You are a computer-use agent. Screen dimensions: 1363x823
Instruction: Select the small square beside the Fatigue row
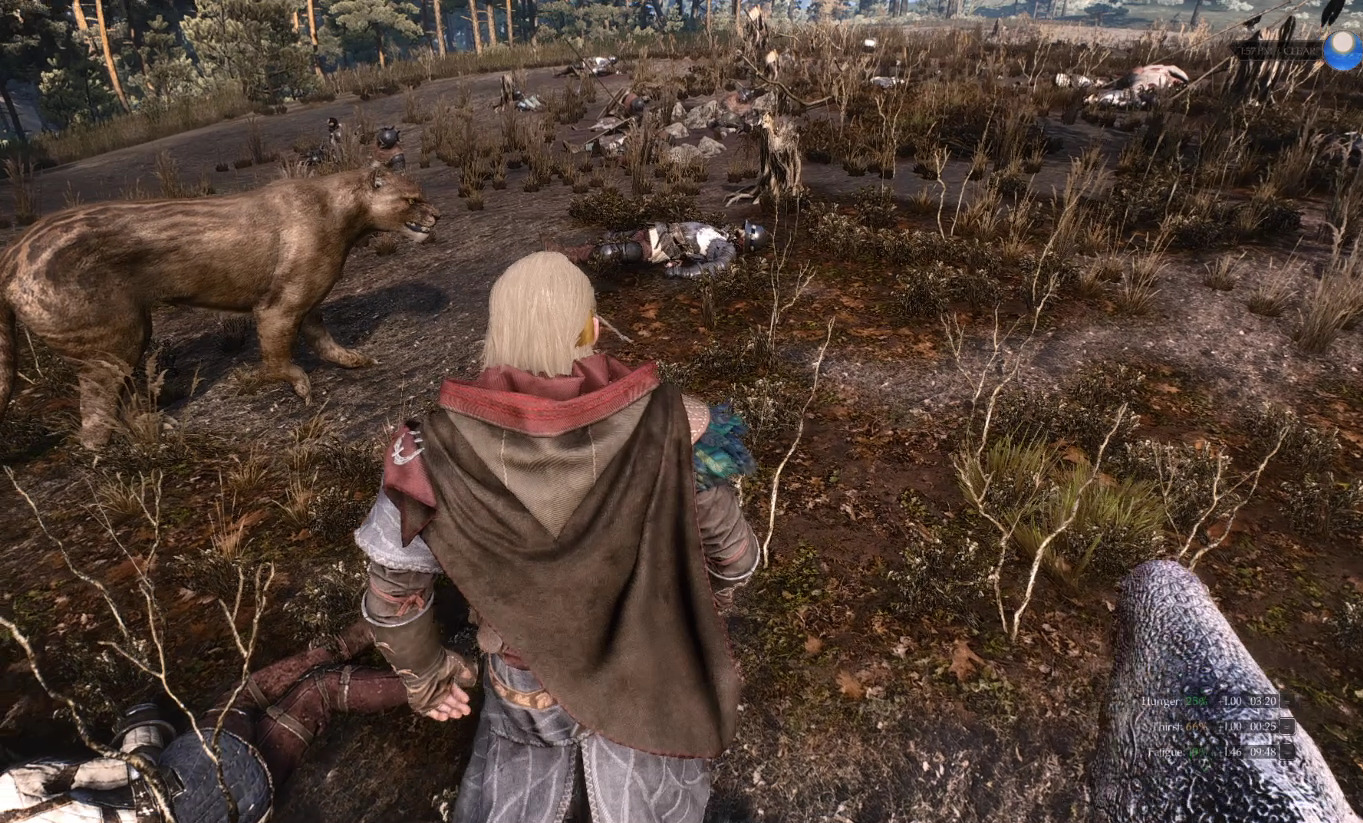click(1288, 752)
